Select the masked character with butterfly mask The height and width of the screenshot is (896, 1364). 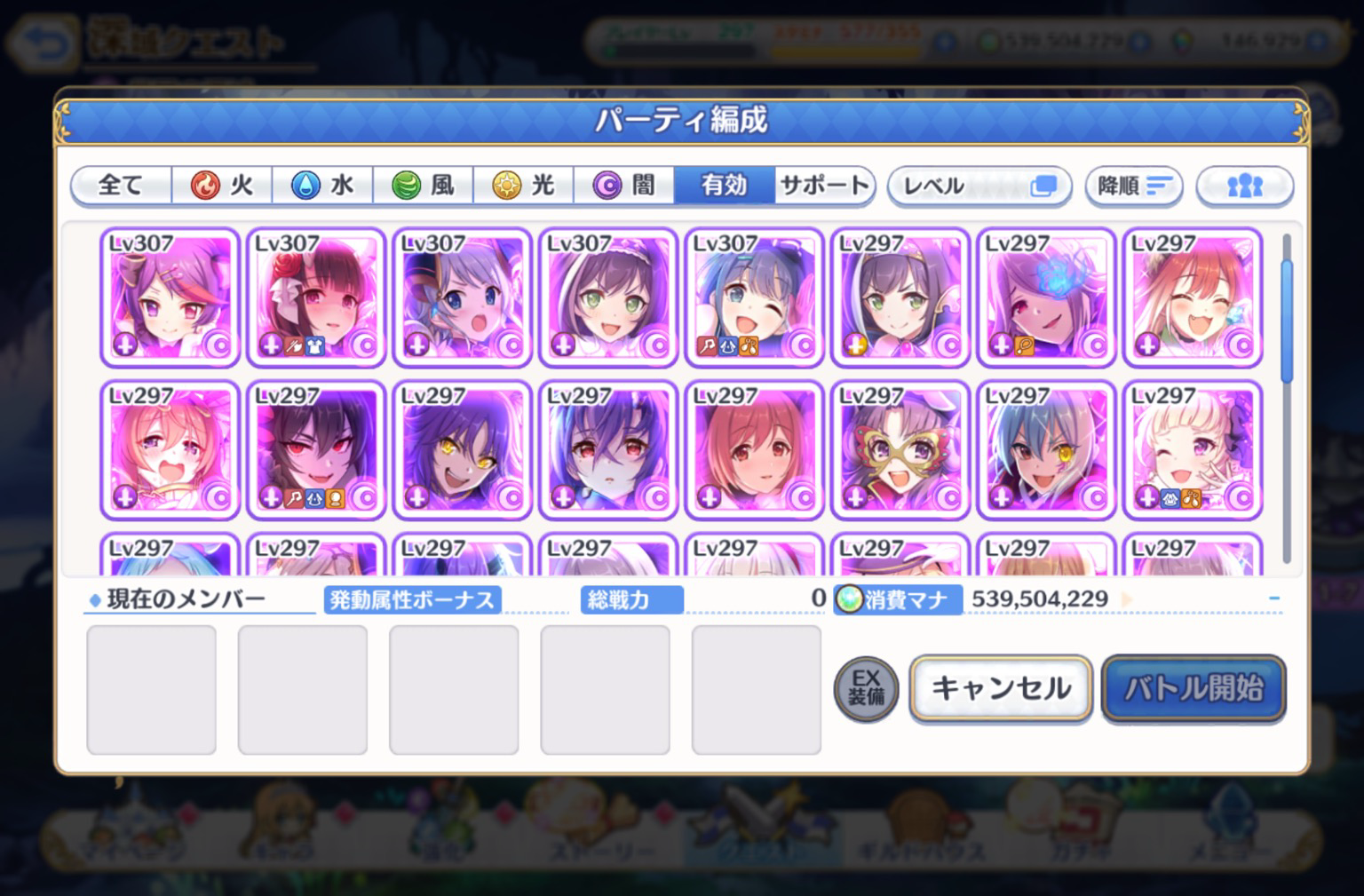tap(900, 450)
